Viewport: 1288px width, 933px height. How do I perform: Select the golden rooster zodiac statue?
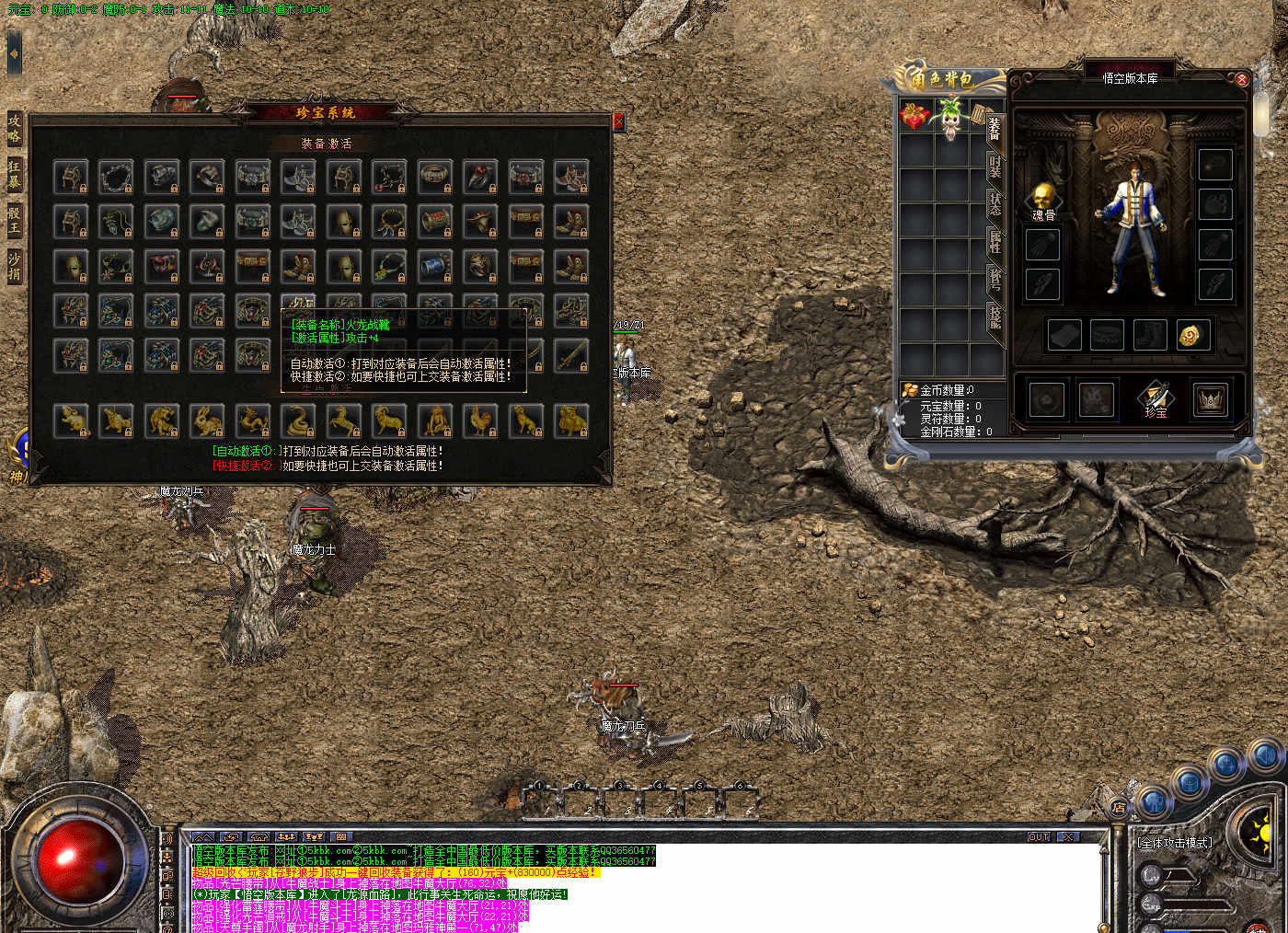coord(480,420)
